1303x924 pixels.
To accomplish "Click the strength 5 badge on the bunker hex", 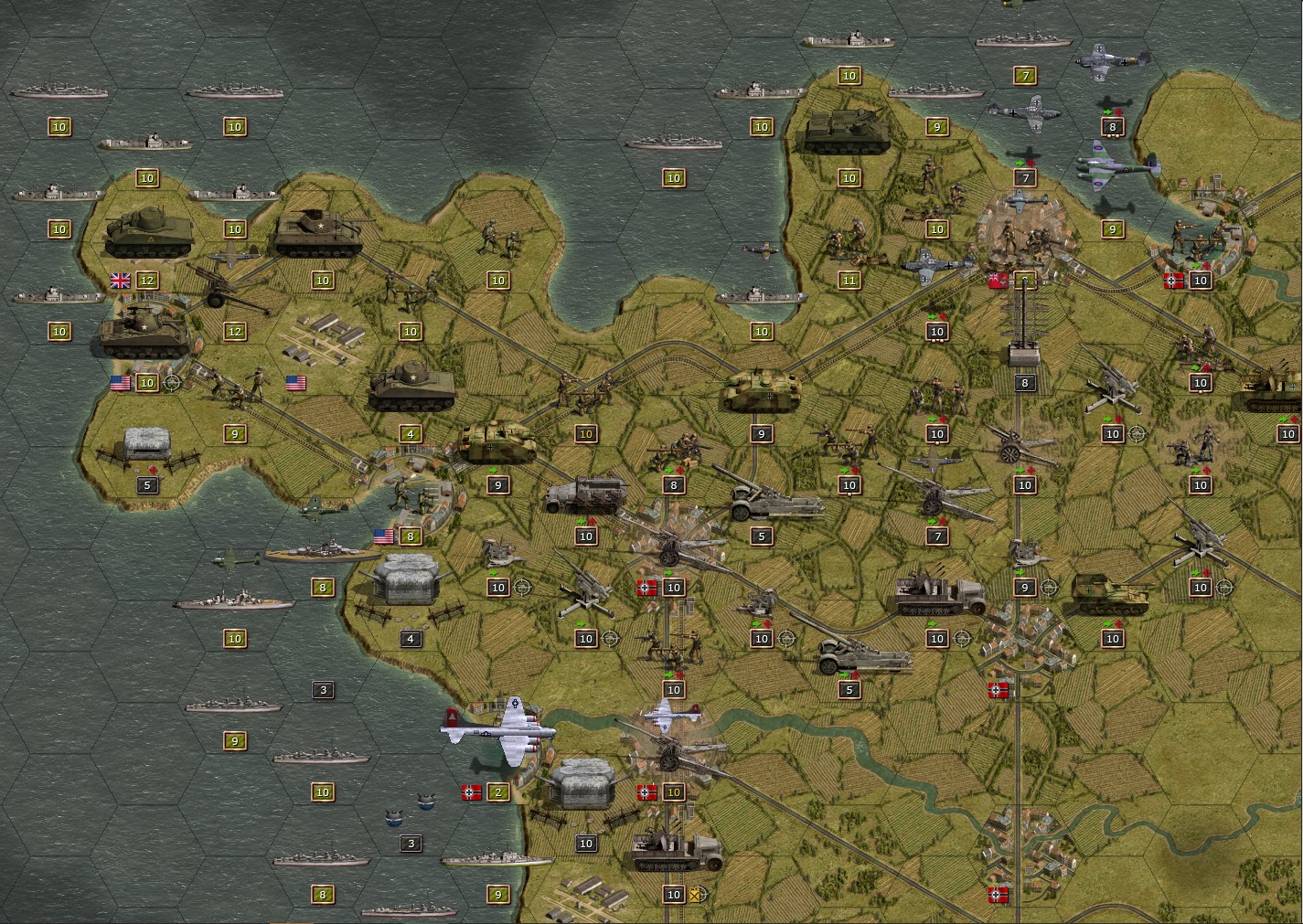I will tap(146, 485).
